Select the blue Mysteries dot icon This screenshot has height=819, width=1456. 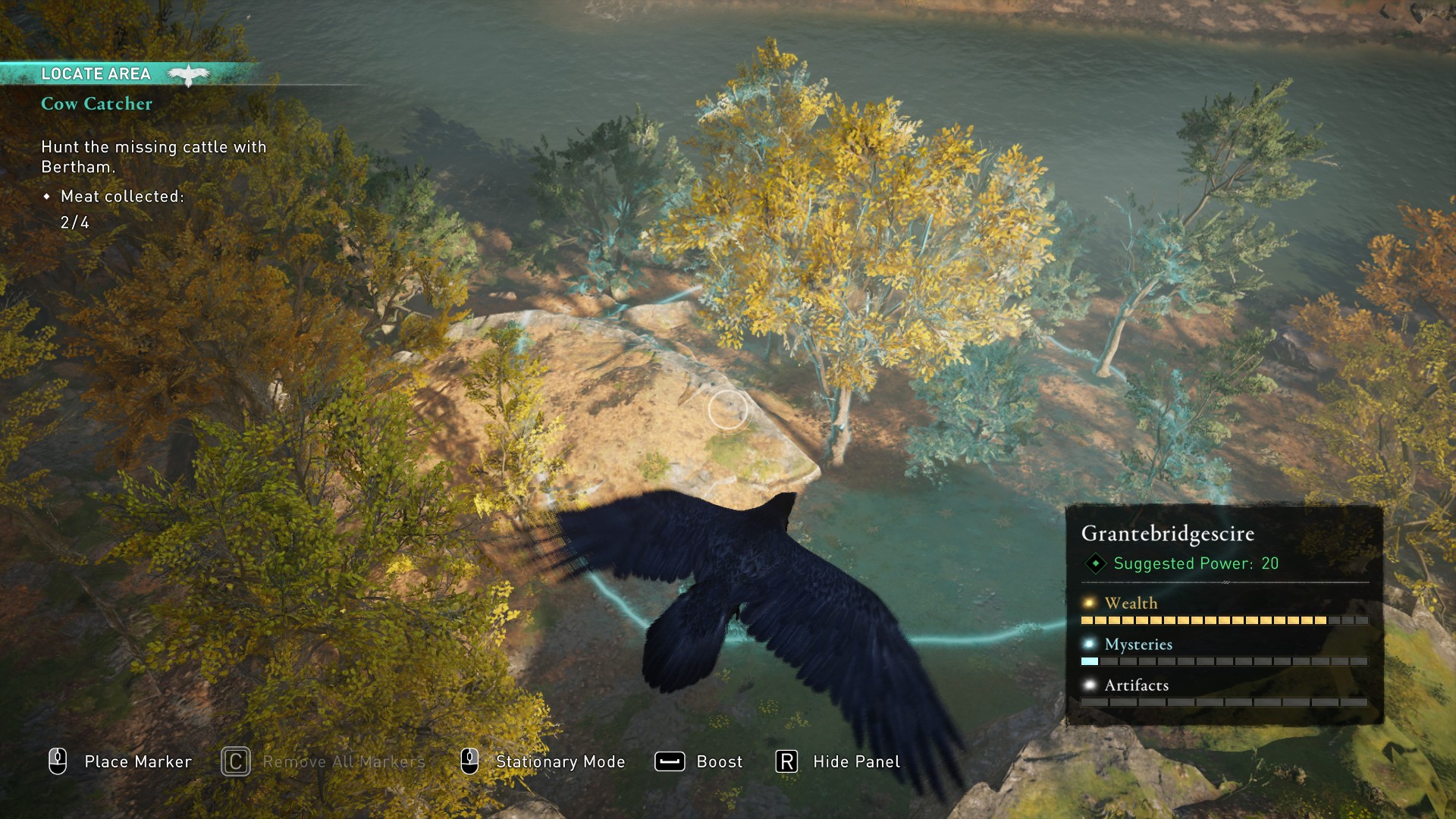[x=1087, y=644]
